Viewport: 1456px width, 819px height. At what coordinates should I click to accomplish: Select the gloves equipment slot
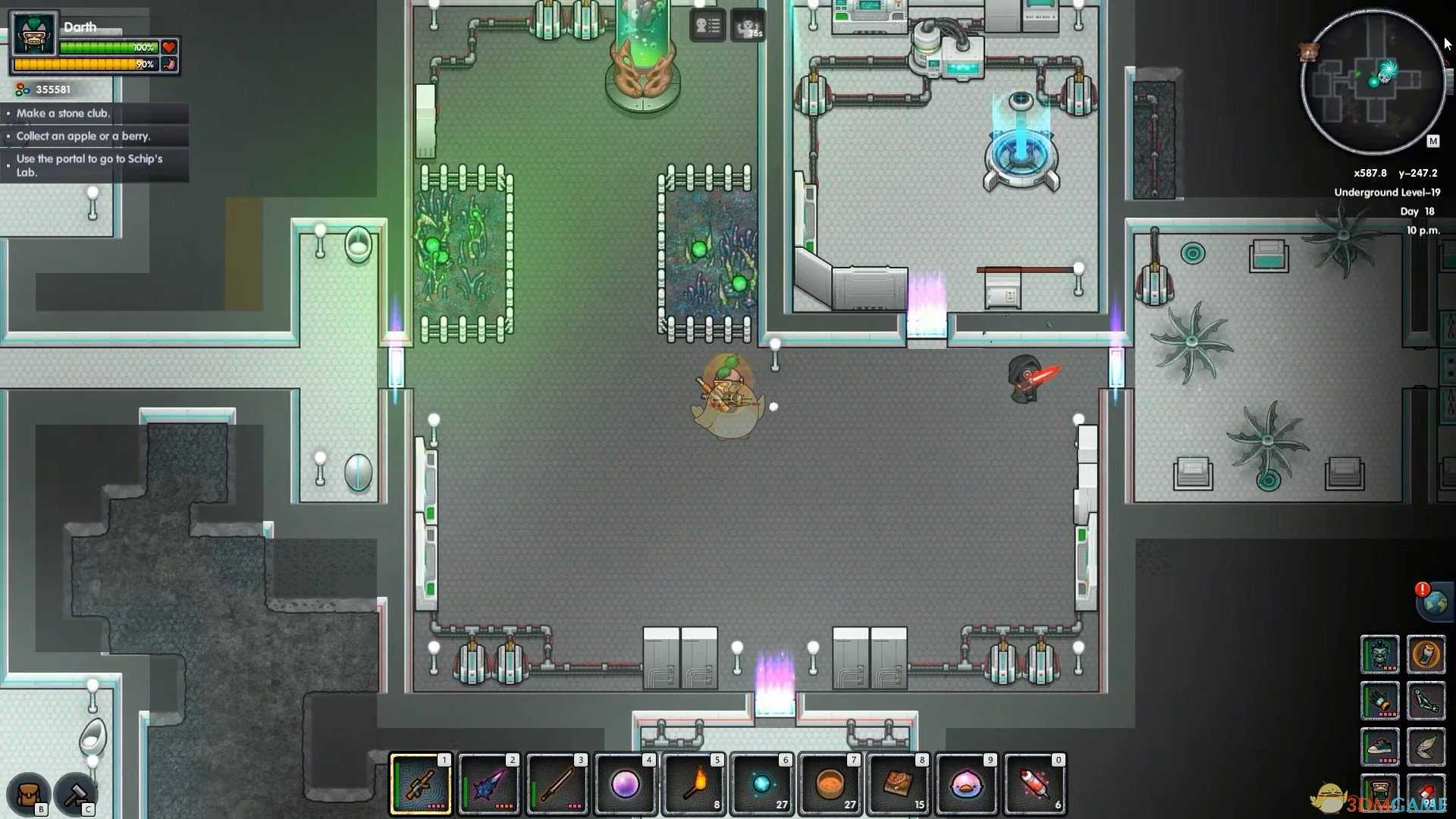tap(1379, 701)
